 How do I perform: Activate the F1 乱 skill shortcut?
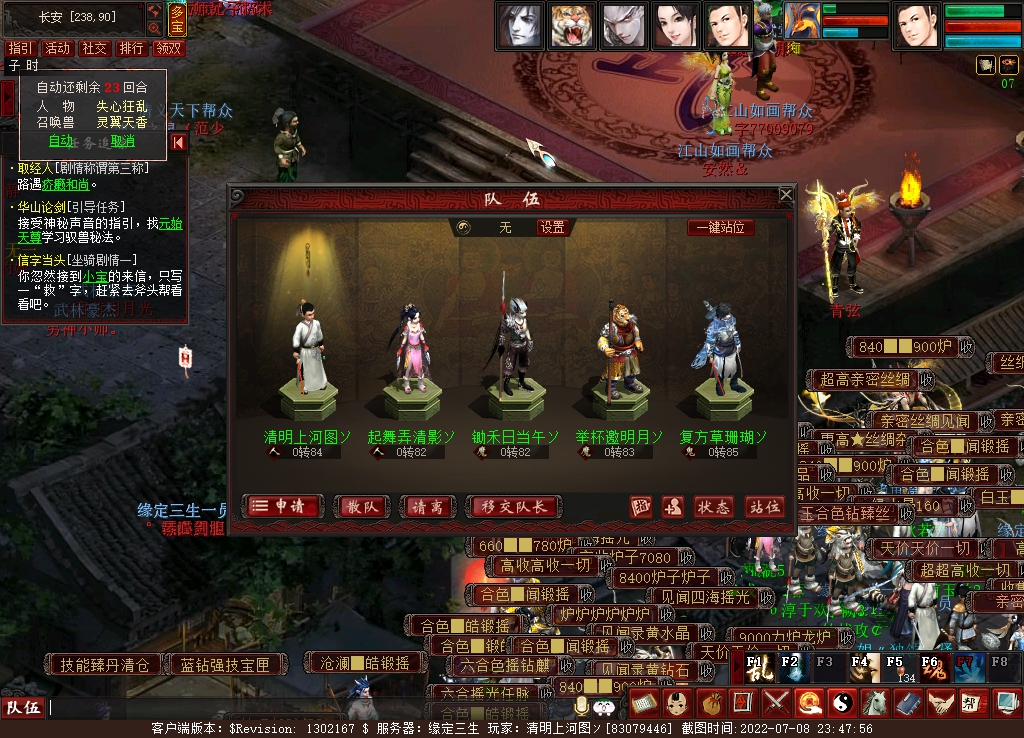753,668
